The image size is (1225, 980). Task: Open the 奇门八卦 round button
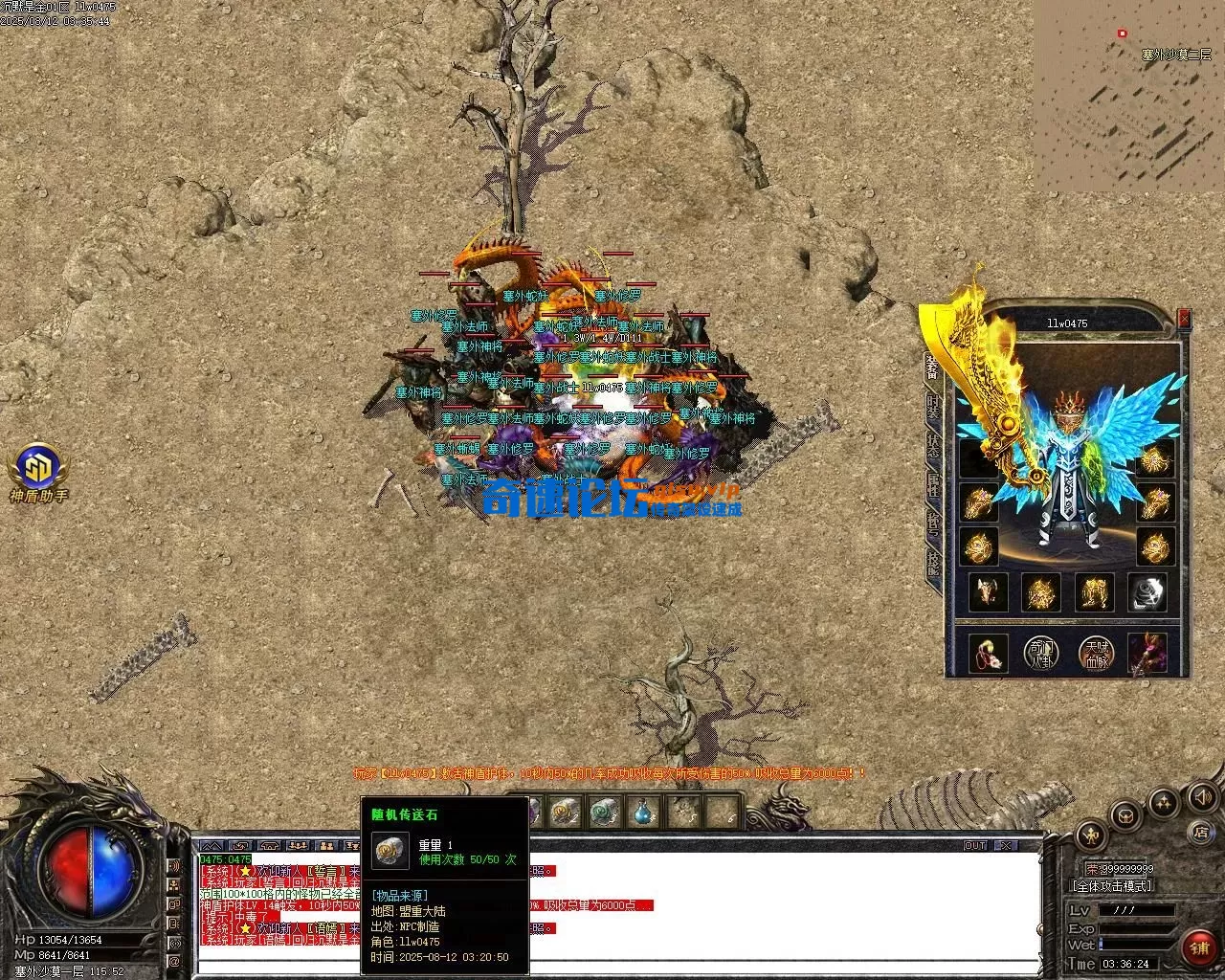pos(1040,652)
